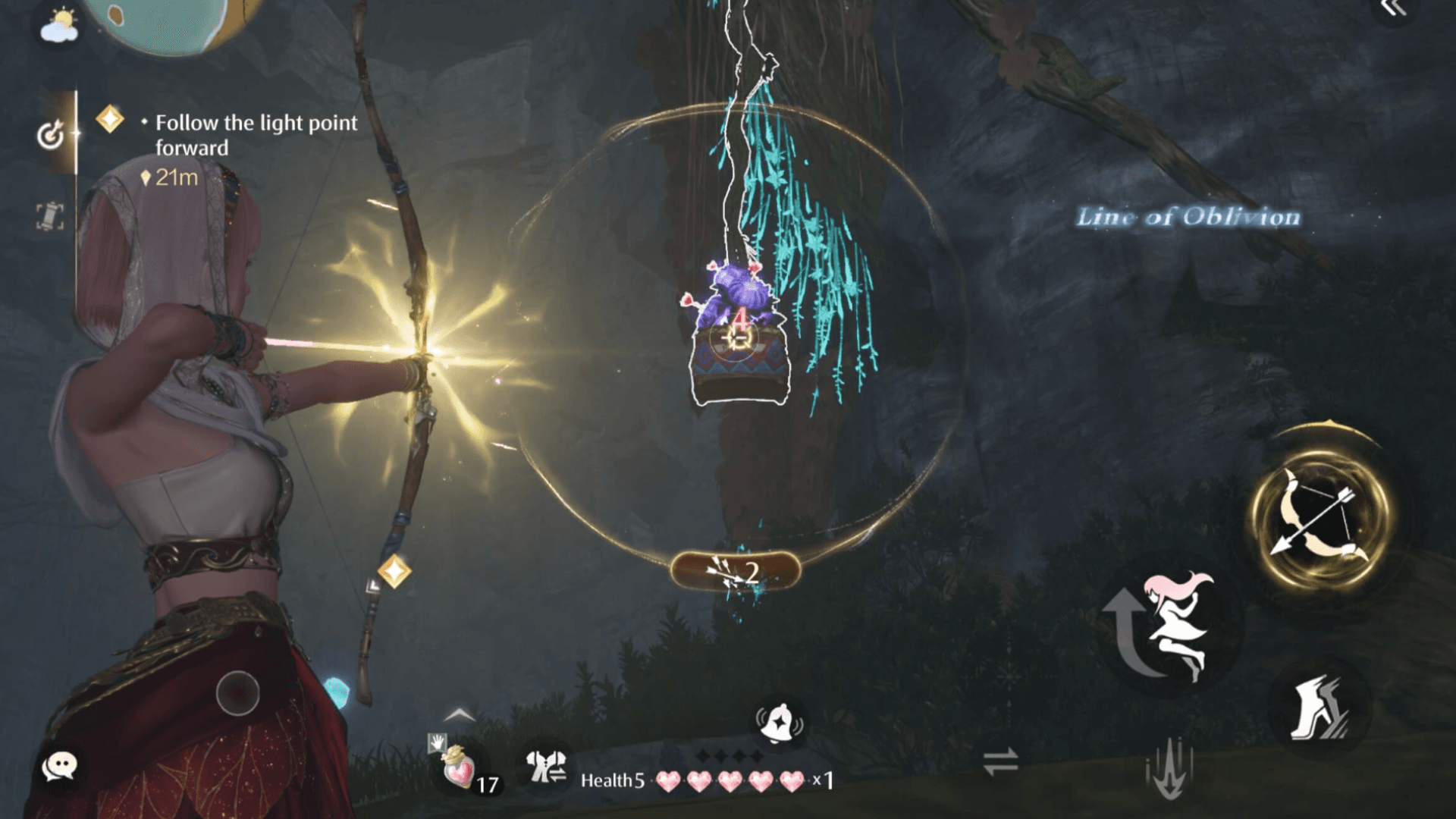Open the outfit swap wardrobe icon
Image resolution: width=1456 pixels, height=819 pixels.
point(546,766)
